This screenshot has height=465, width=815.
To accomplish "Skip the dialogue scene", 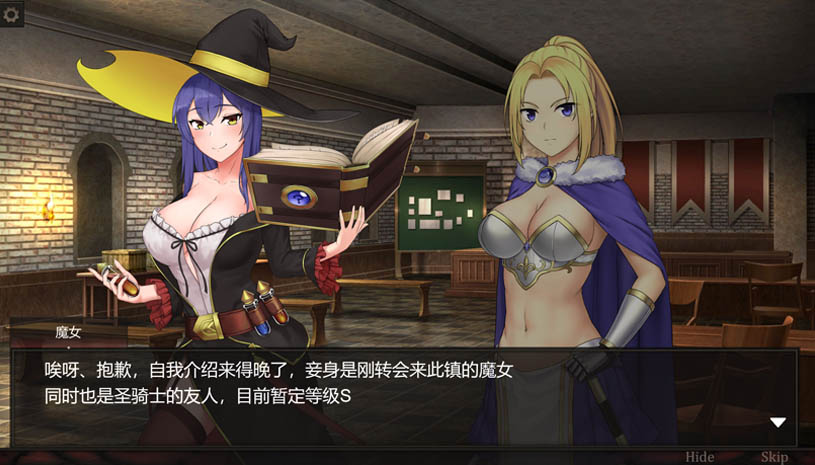I will point(774,457).
